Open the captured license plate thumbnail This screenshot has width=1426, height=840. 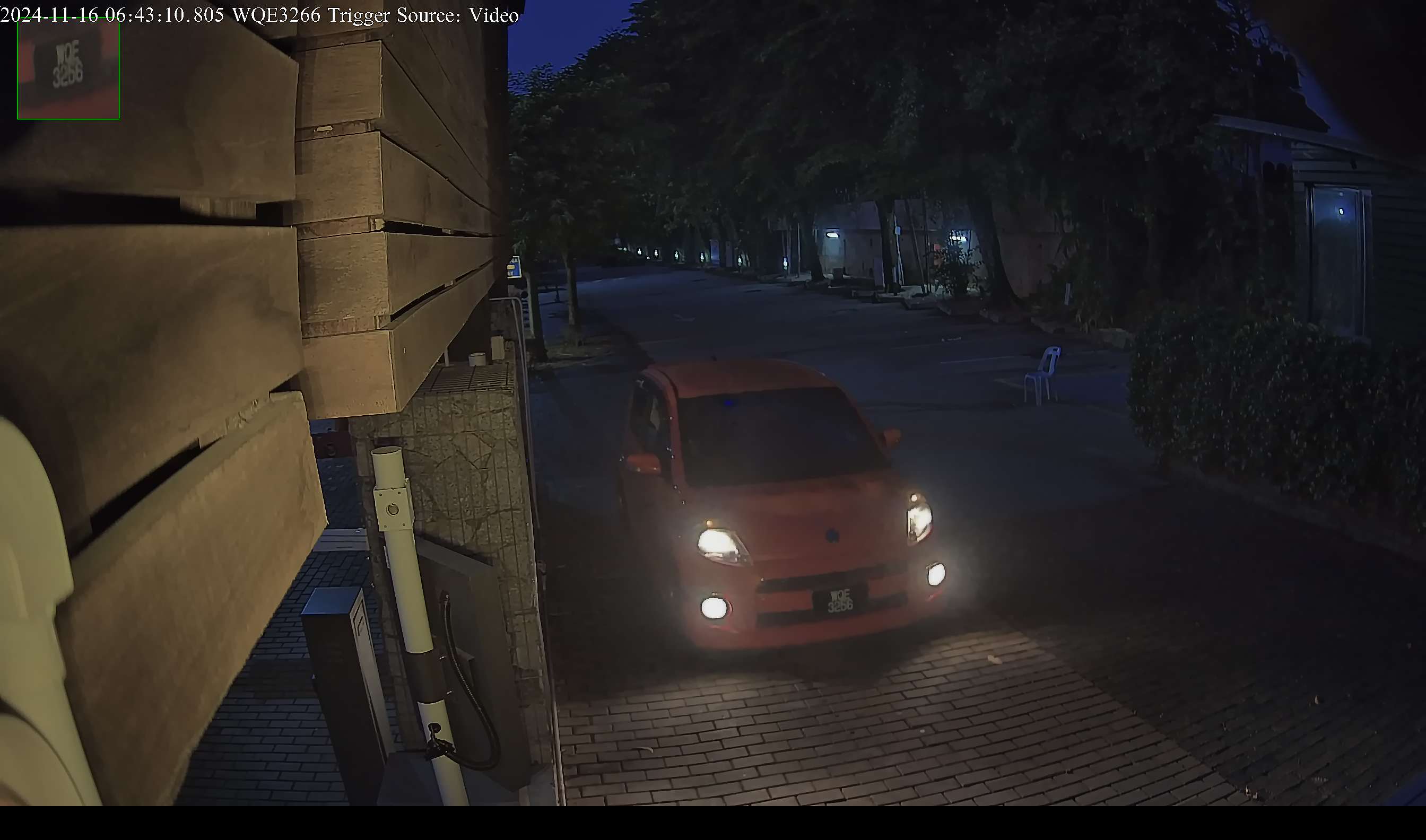click(x=68, y=69)
